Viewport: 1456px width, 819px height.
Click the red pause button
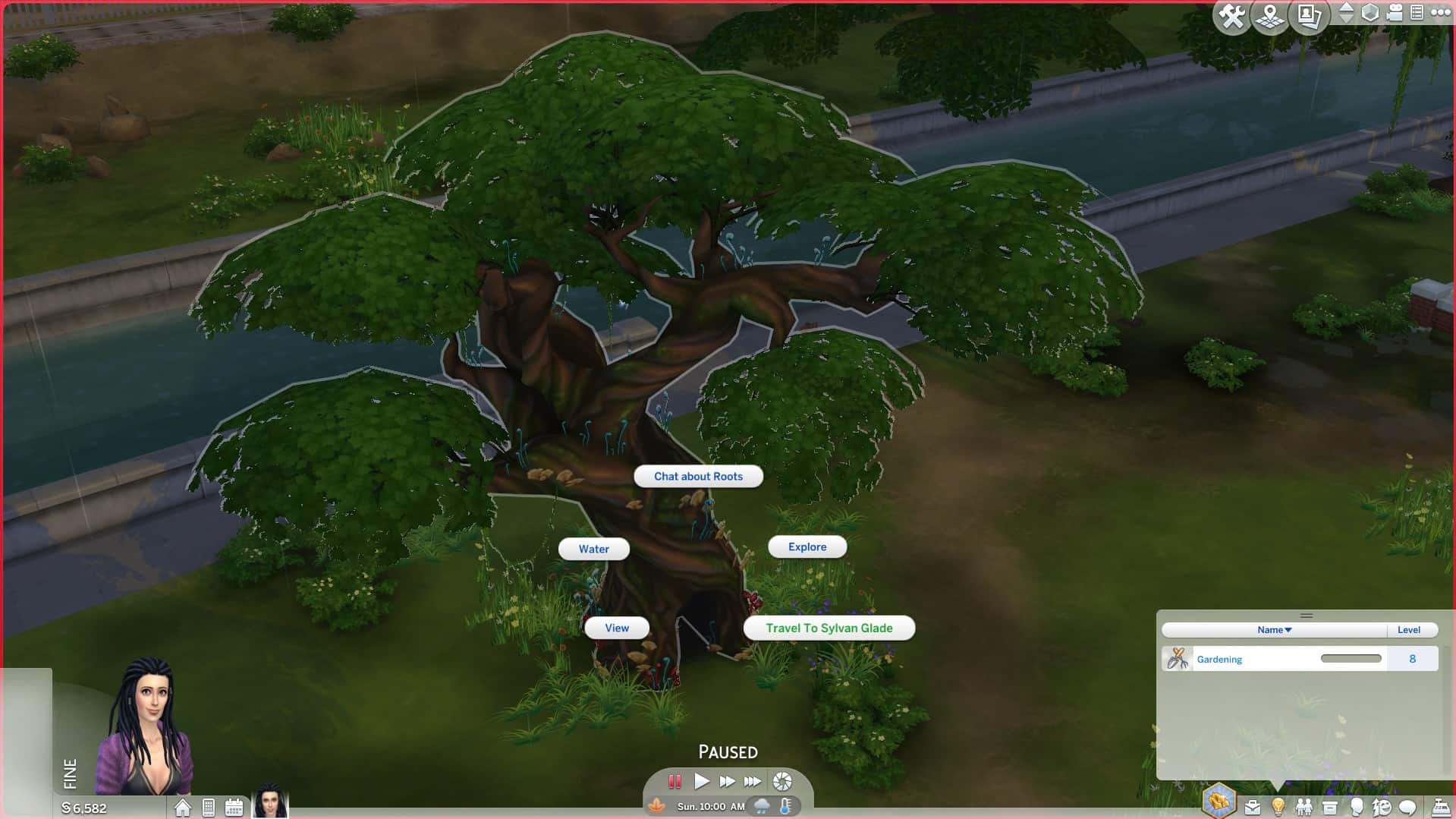tap(675, 781)
